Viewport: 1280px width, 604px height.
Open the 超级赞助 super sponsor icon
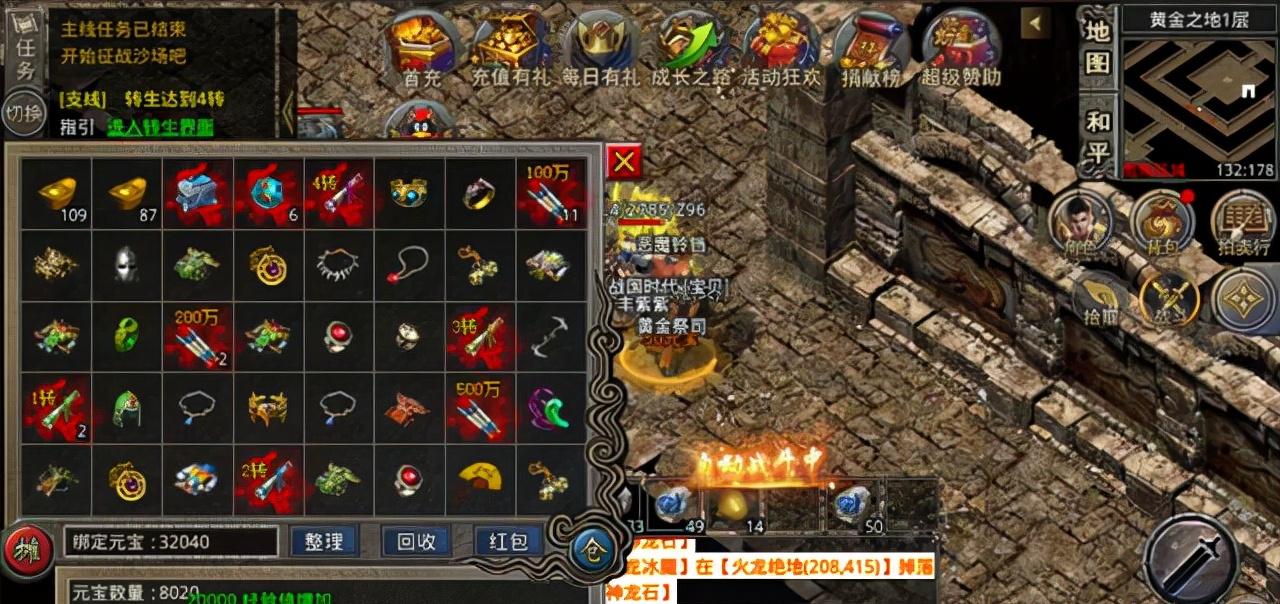[957, 45]
